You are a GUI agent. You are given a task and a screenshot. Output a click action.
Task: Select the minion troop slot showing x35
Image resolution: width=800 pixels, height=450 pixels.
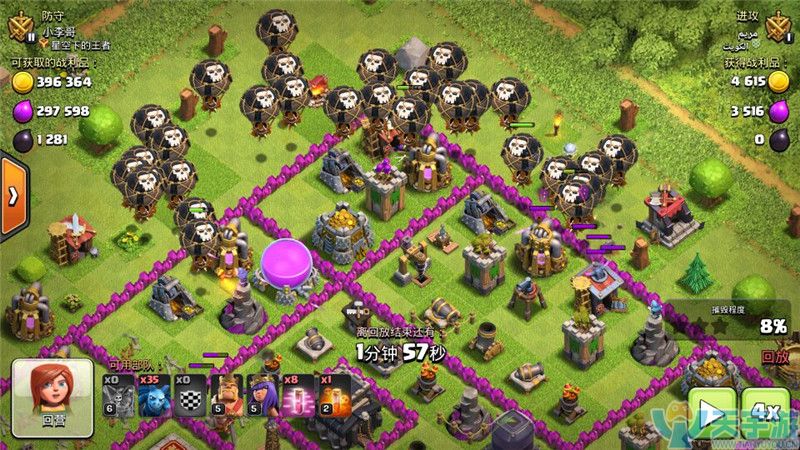(154, 396)
